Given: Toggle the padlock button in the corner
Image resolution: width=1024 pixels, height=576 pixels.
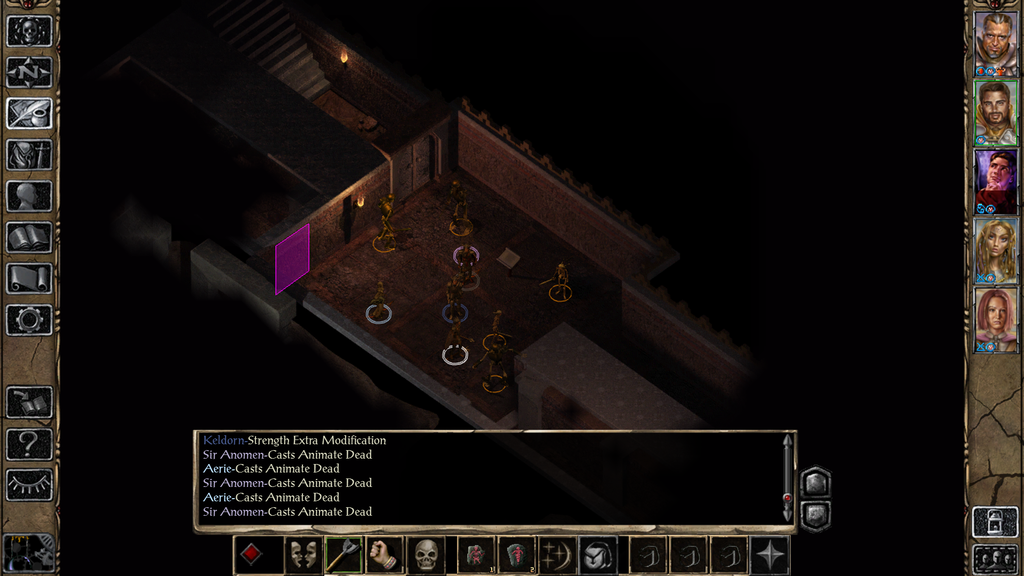Looking at the screenshot, I should [x=995, y=521].
